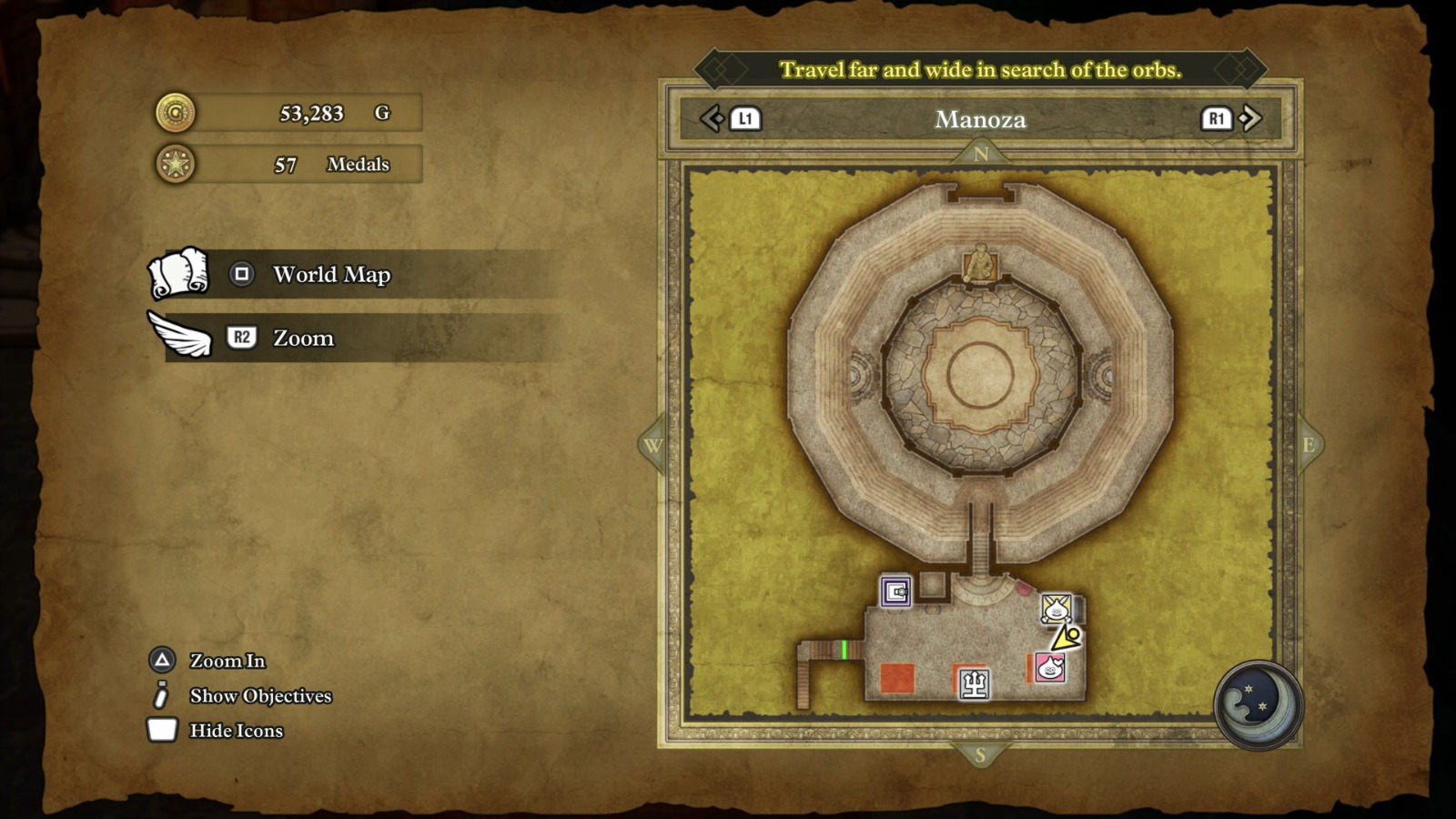Pan the map north via N arrow

pos(981,154)
